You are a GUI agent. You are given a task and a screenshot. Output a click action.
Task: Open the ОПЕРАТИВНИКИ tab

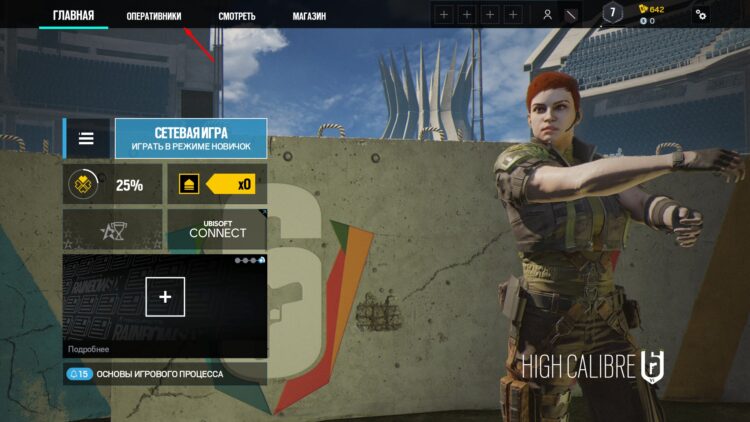[154, 16]
